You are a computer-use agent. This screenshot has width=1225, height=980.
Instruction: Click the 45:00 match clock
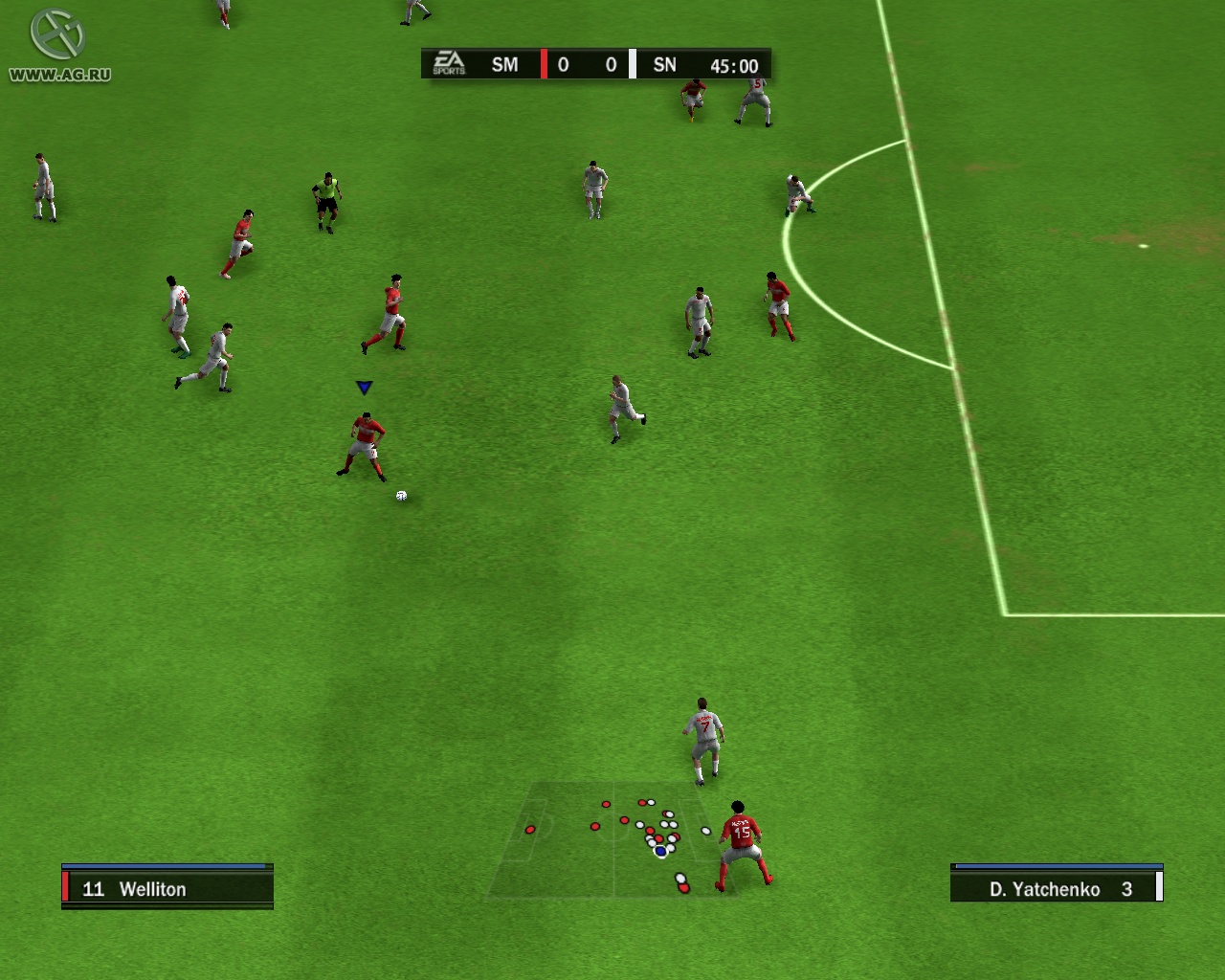pyautogui.click(x=733, y=65)
